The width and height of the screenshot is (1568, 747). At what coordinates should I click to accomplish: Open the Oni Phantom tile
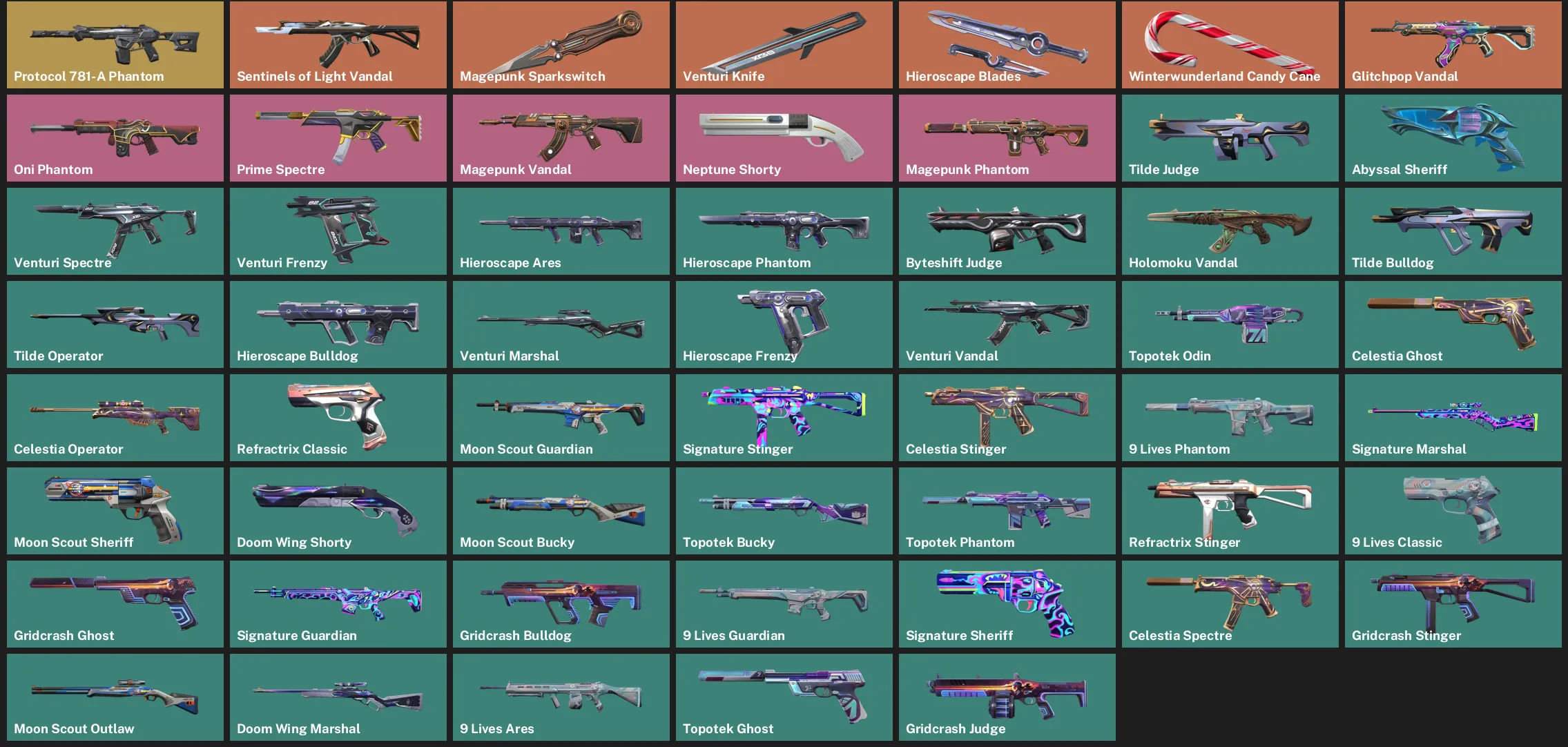point(115,137)
